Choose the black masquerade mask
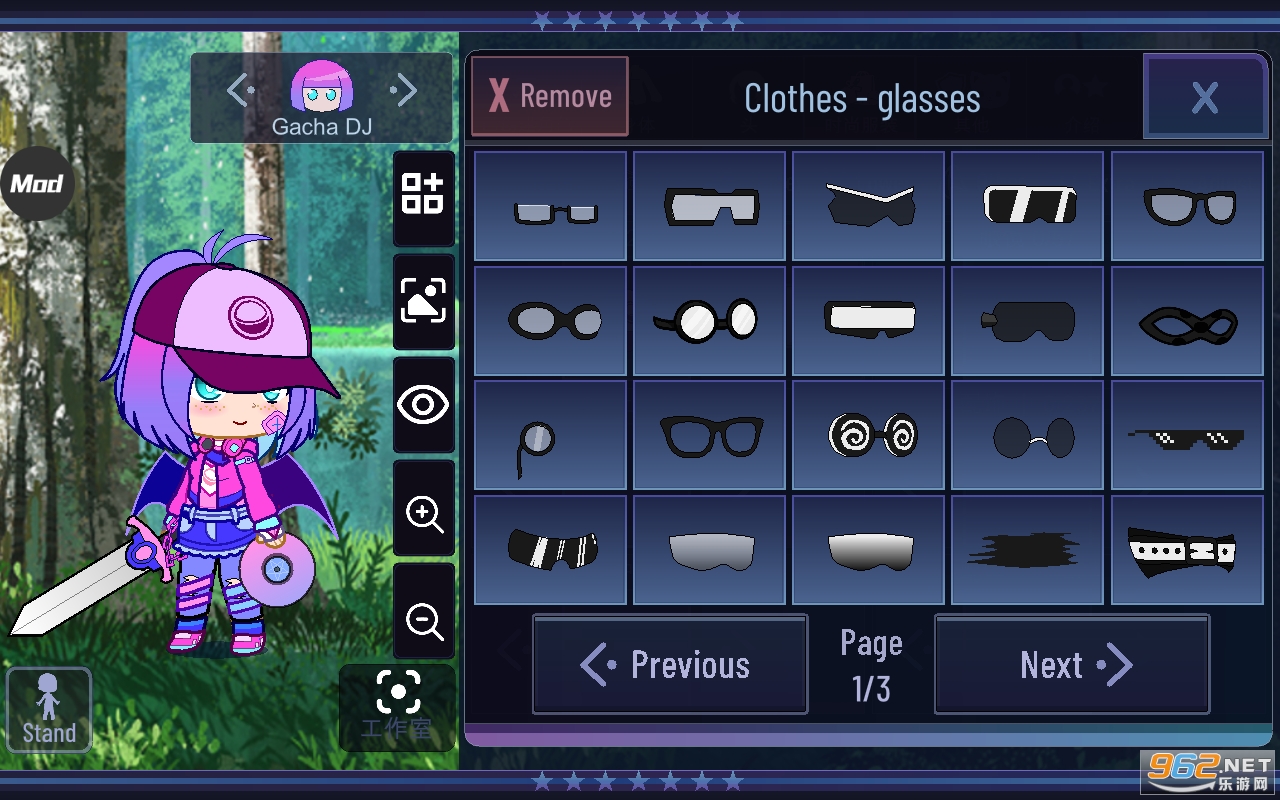The height and width of the screenshot is (800, 1280). click(x=1187, y=321)
